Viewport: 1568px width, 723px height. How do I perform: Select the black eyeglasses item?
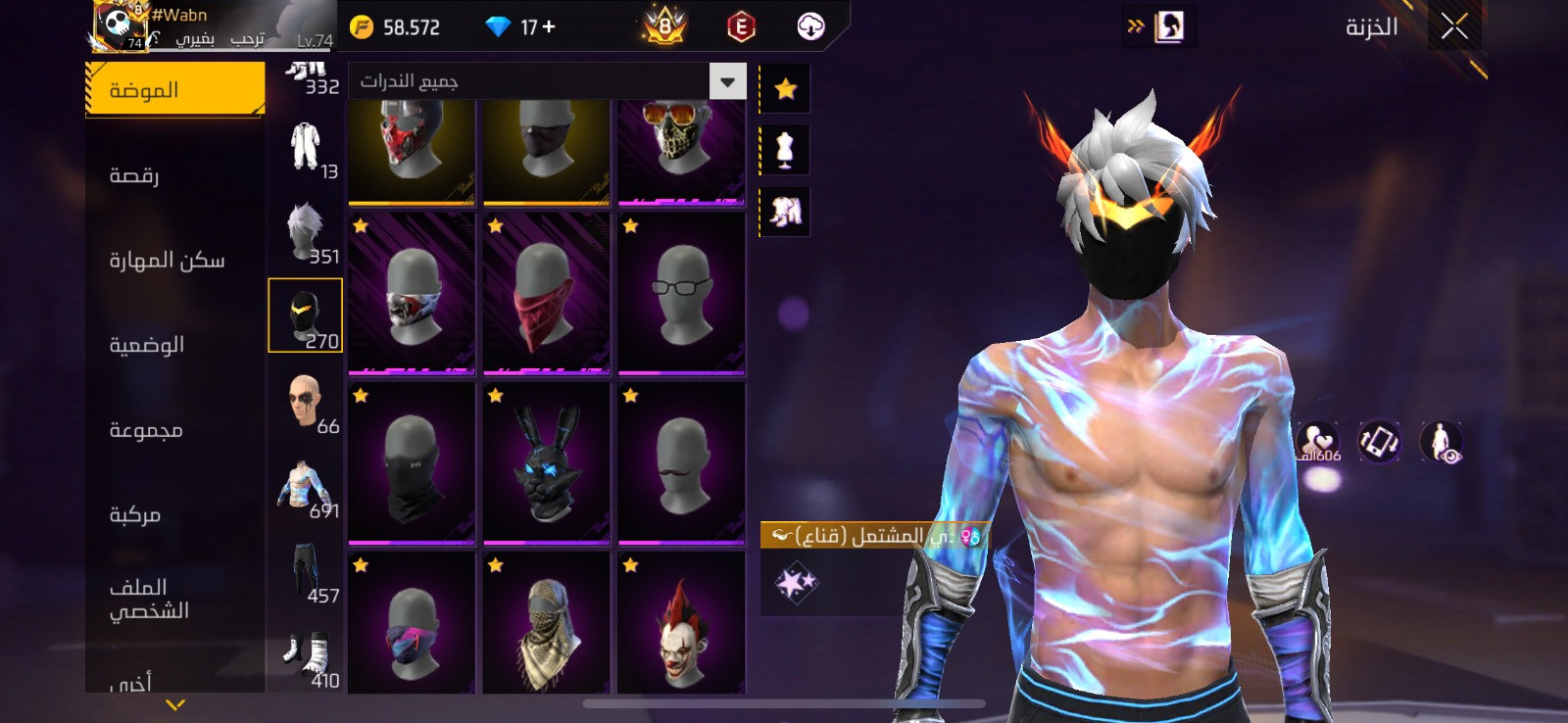coord(681,293)
